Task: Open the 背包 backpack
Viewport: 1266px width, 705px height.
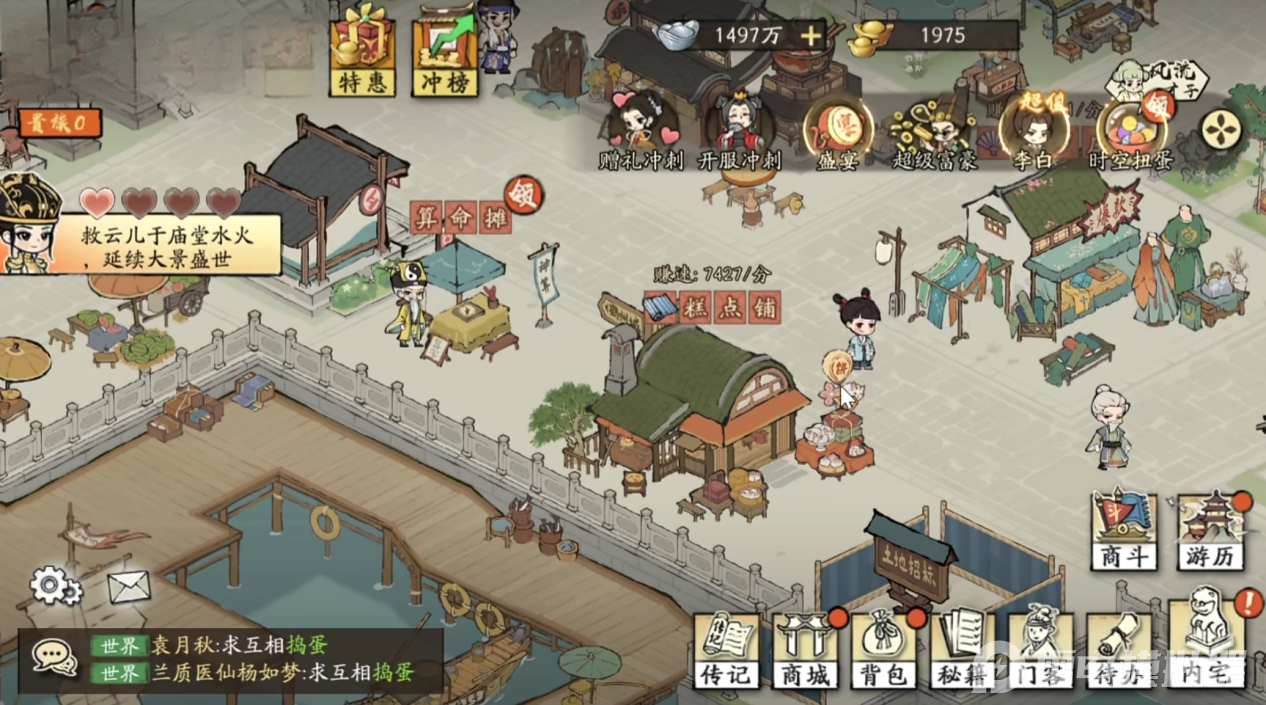Action: click(x=885, y=650)
